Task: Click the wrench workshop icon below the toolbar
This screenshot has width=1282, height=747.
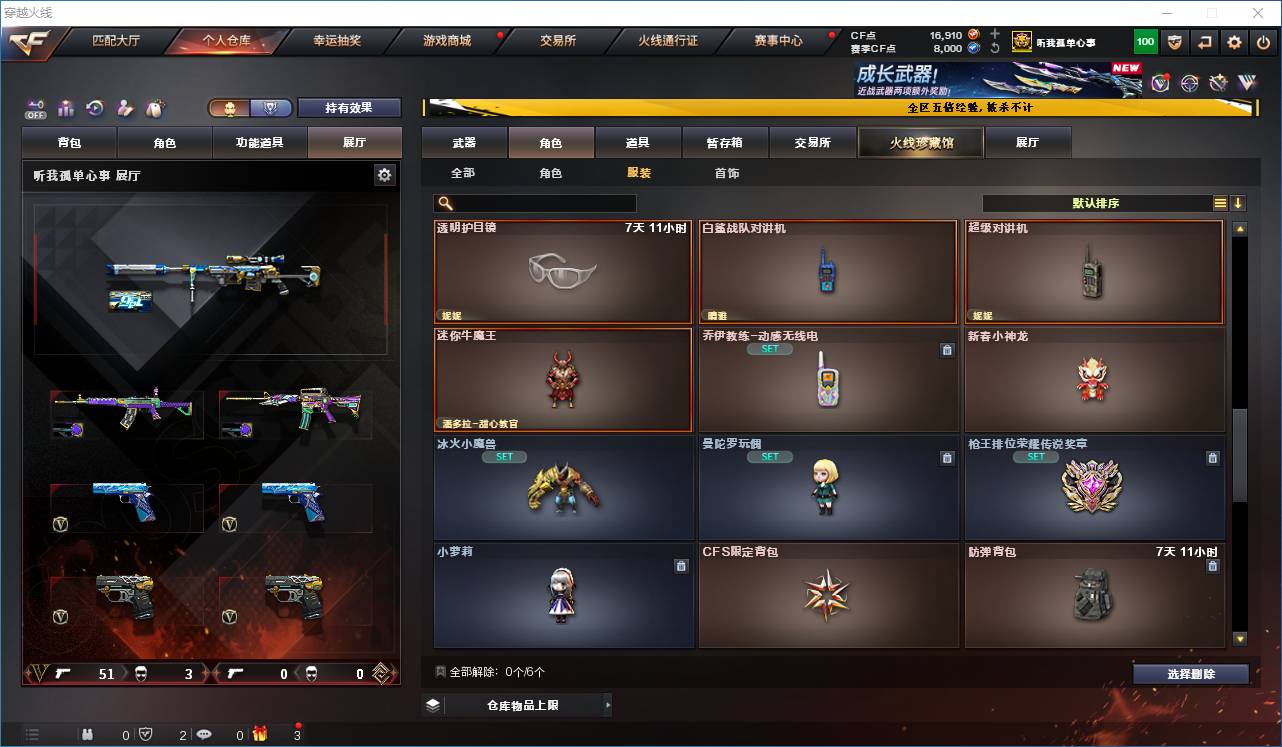Action: tap(1219, 82)
